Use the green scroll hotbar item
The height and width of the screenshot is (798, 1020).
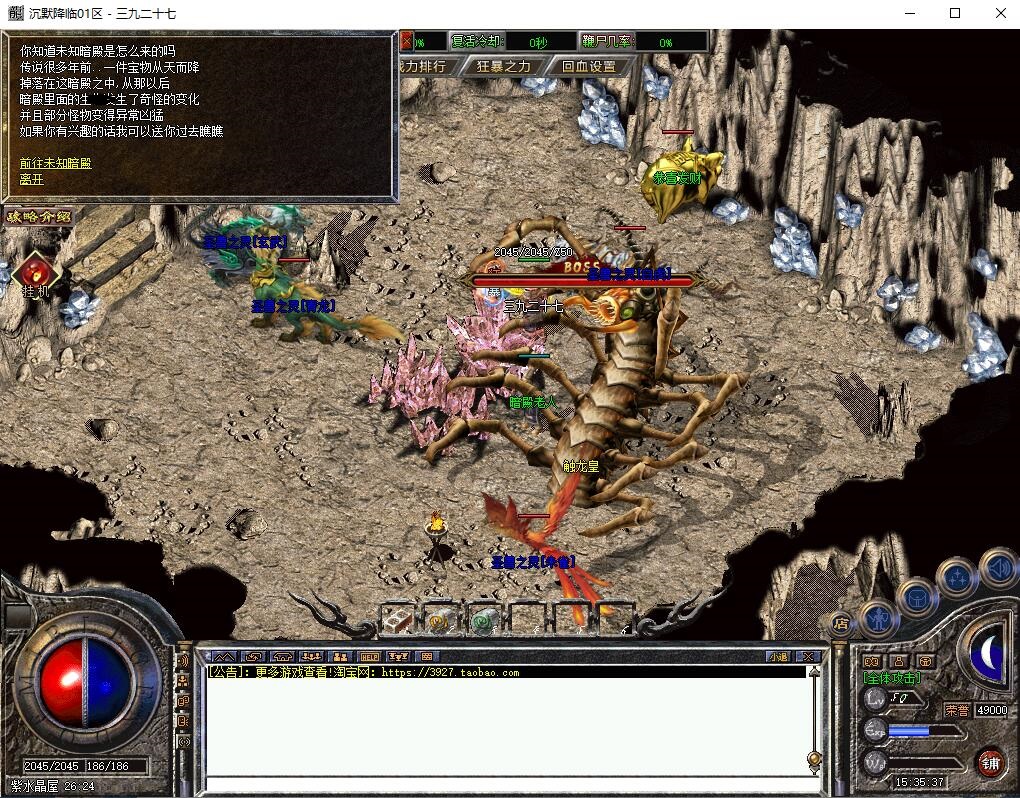[483, 620]
